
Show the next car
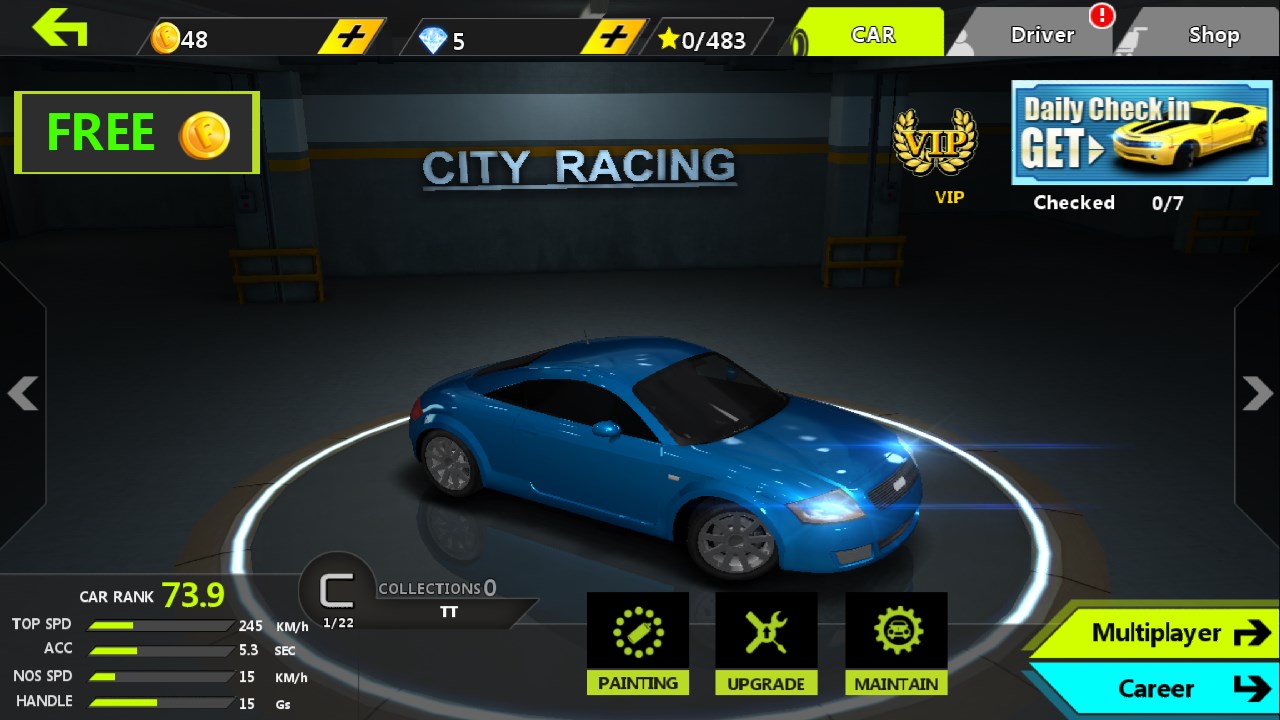[1257, 393]
